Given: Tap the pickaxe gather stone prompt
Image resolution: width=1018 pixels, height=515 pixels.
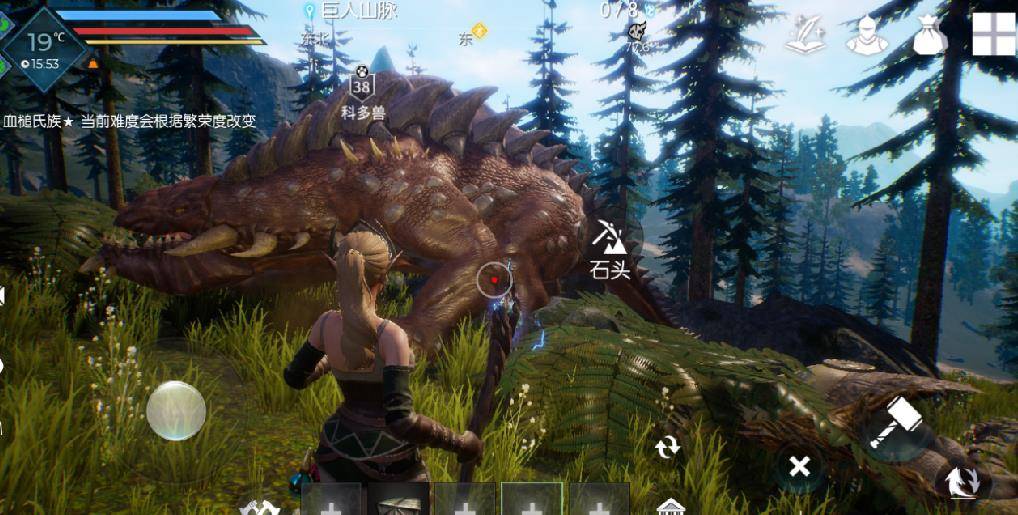Looking at the screenshot, I should [609, 248].
